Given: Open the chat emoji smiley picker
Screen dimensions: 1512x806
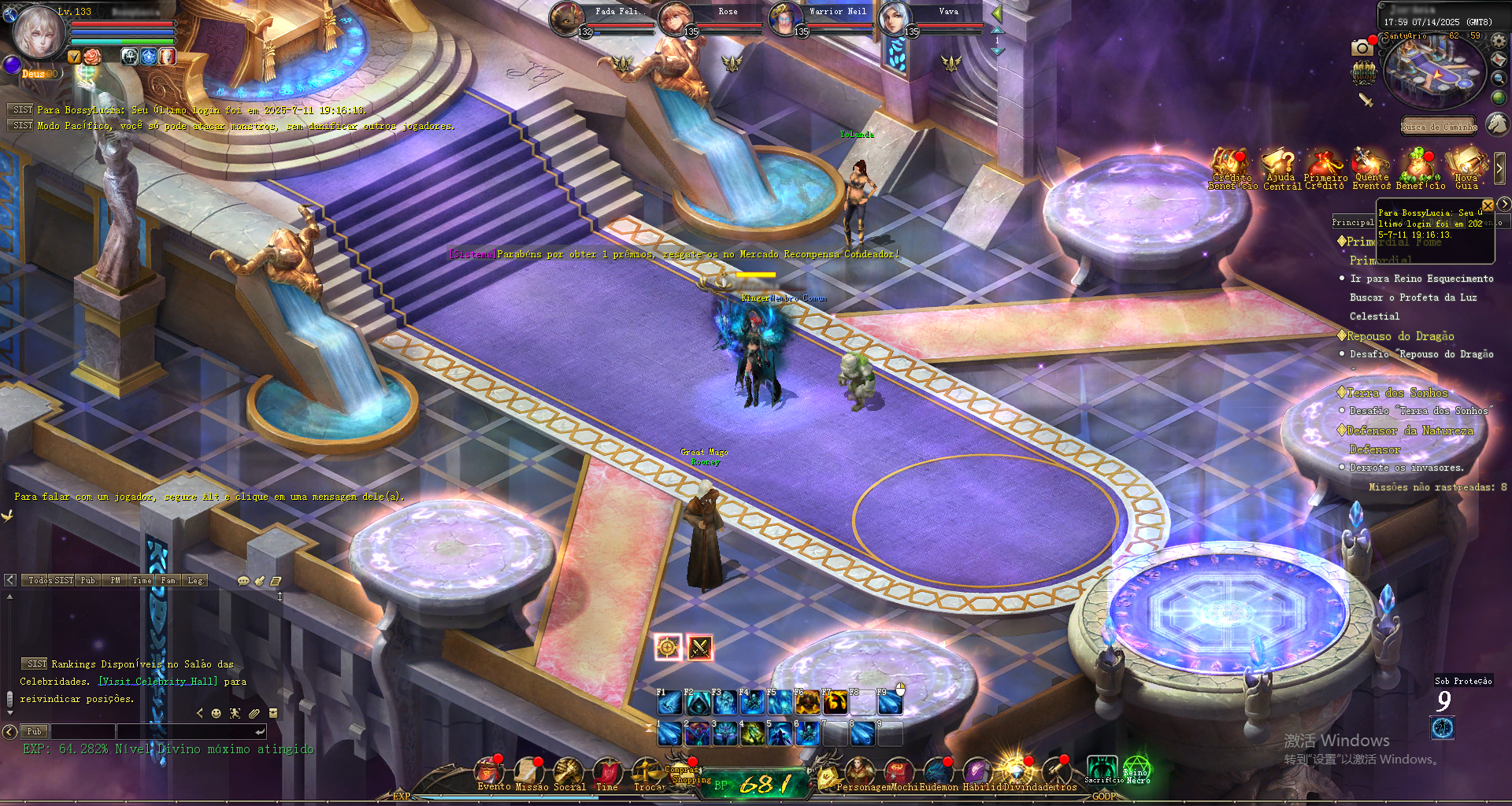Looking at the screenshot, I should coord(217,713).
